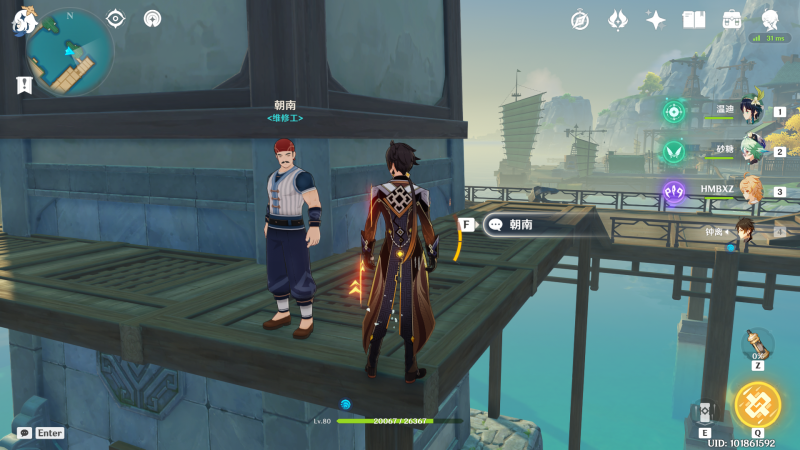
Task: Open the Adventurer Handbook book icon
Action: pyautogui.click(x=694, y=20)
